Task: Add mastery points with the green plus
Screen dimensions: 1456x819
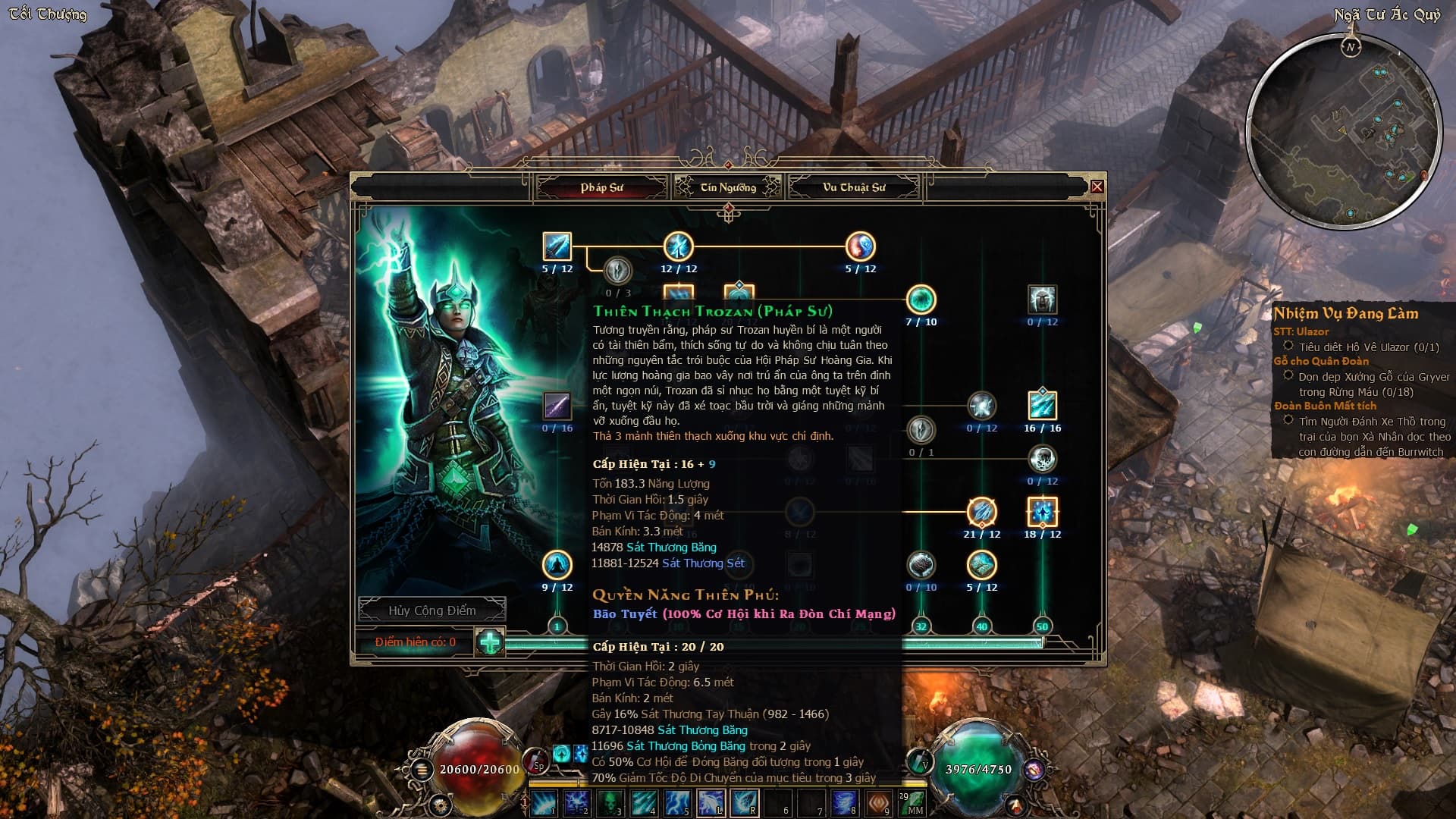Action: point(490,642)
